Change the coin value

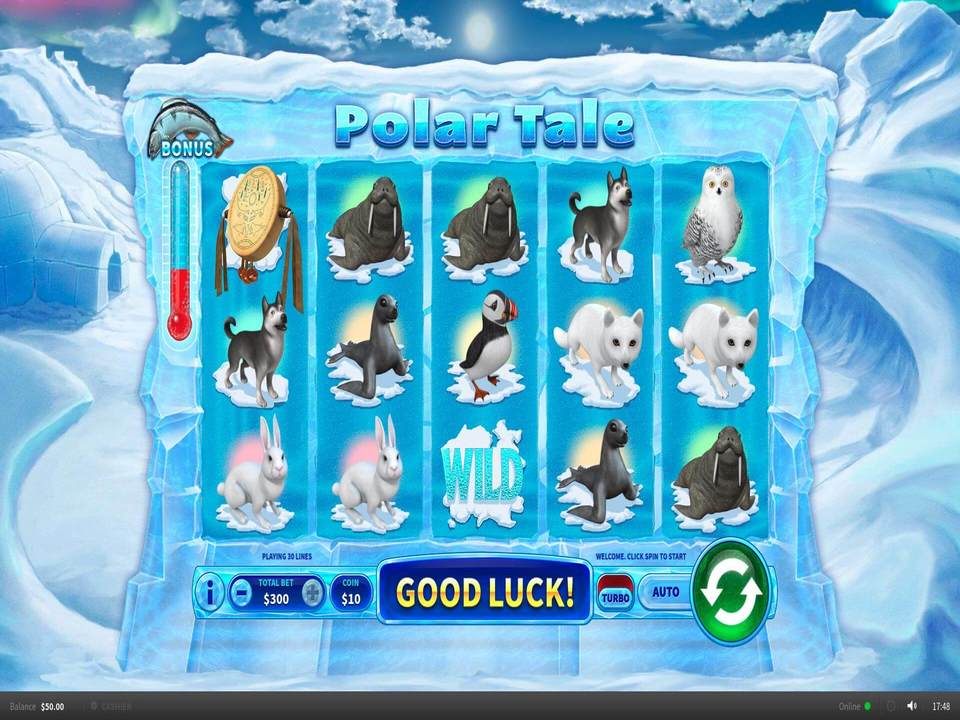coord(350,593)
